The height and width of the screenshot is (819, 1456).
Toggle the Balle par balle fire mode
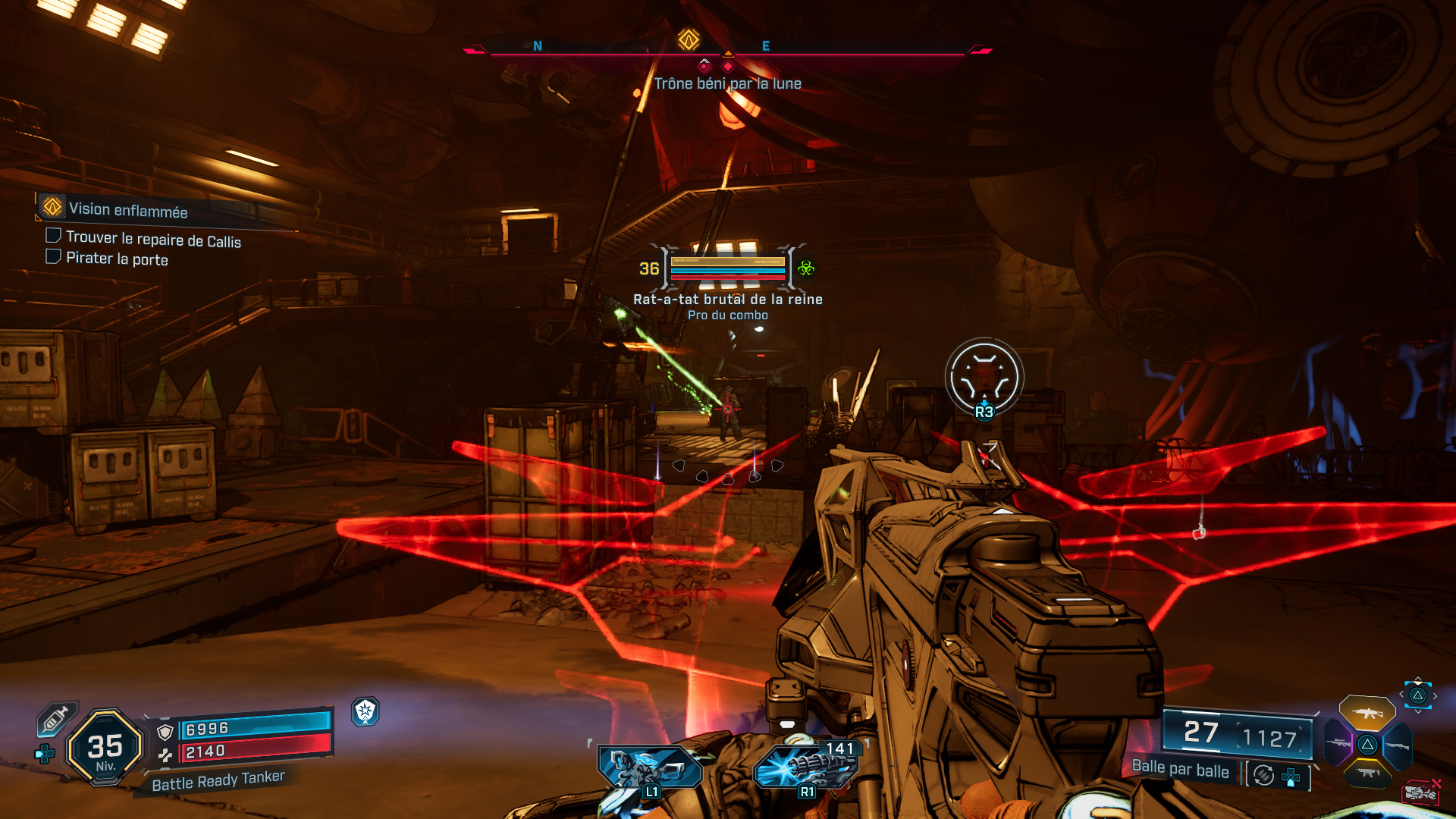(1180, 769)
